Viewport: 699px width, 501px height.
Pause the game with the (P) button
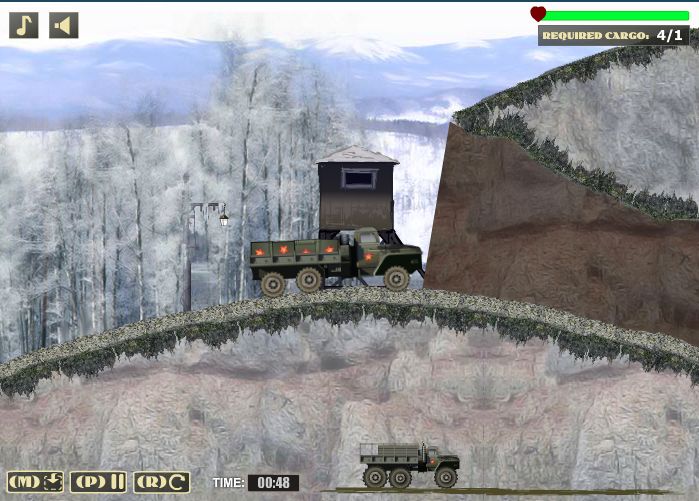coord(99,482)
